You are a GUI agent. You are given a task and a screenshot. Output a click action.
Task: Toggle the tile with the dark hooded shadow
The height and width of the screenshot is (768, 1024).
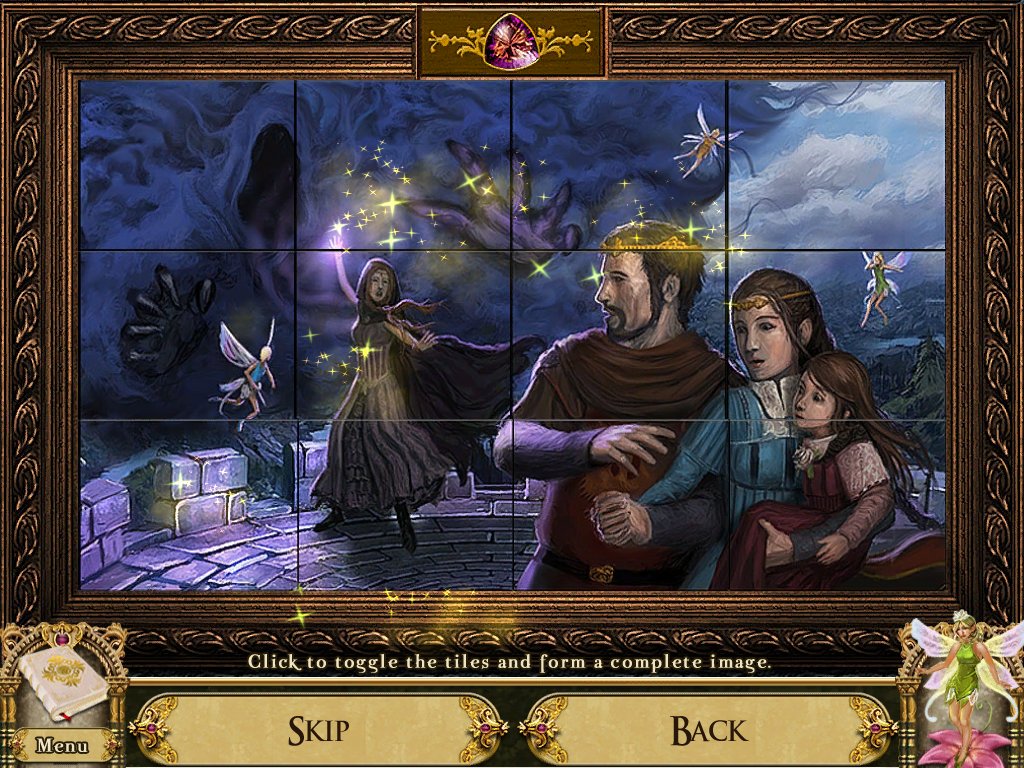tap(187, 165)
